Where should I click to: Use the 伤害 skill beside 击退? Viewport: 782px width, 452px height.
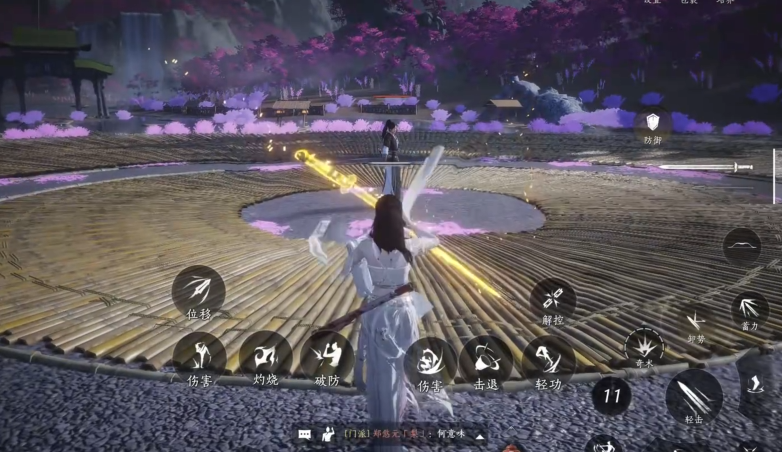(430, 361)
